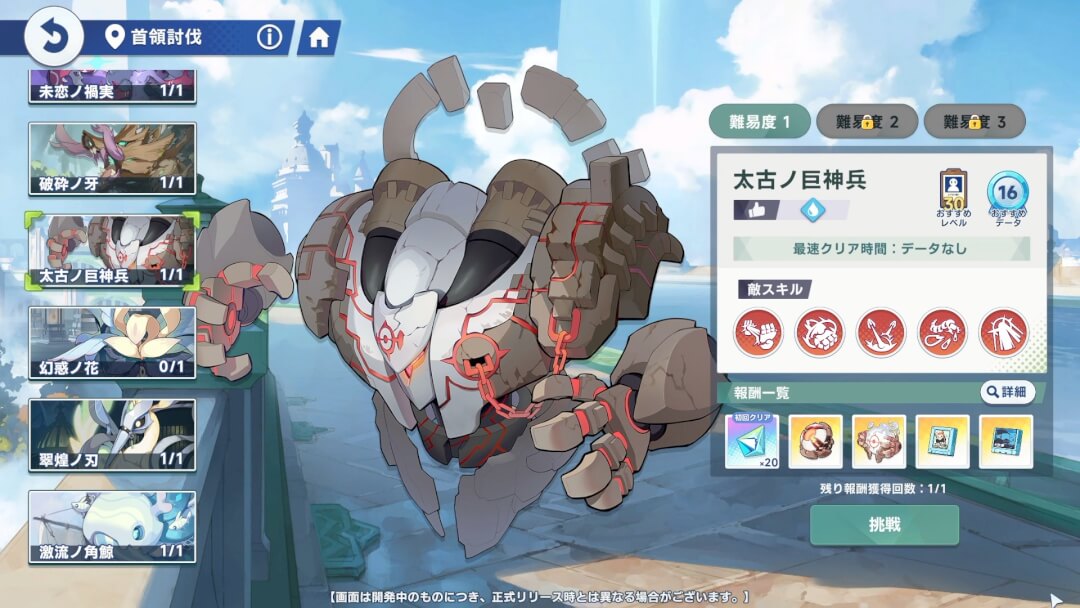Show the recommended data 16 badge

coord(1007,193)
